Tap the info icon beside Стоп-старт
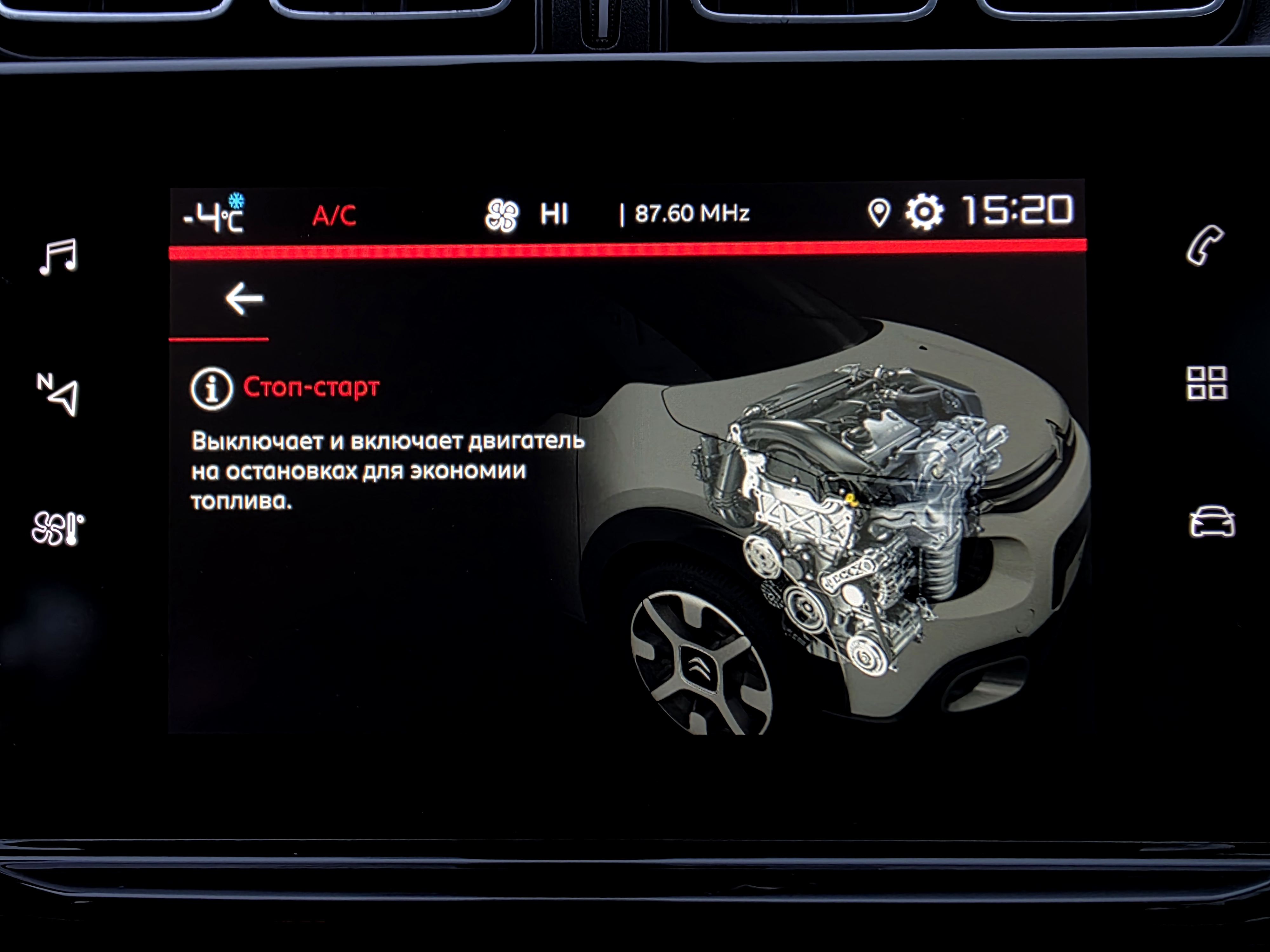Image resolution: width=1270 pixels, height=952 pixels. [211, 388]
